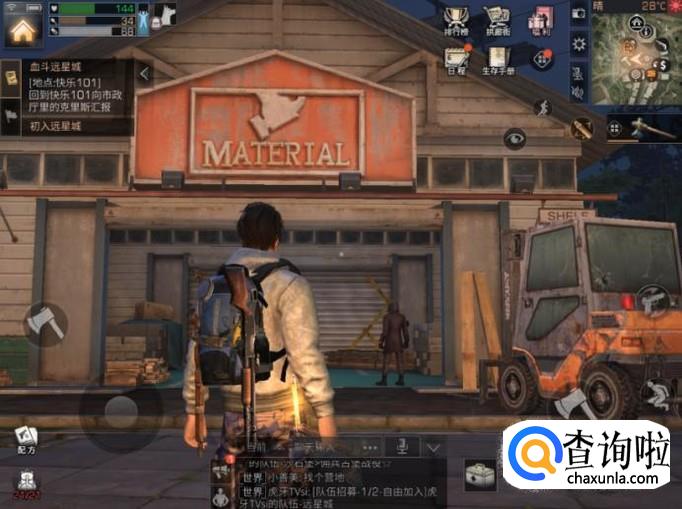Viewport: 682px width, 509px height.
Task: Open the home house icon
Action: coord(22,27)
